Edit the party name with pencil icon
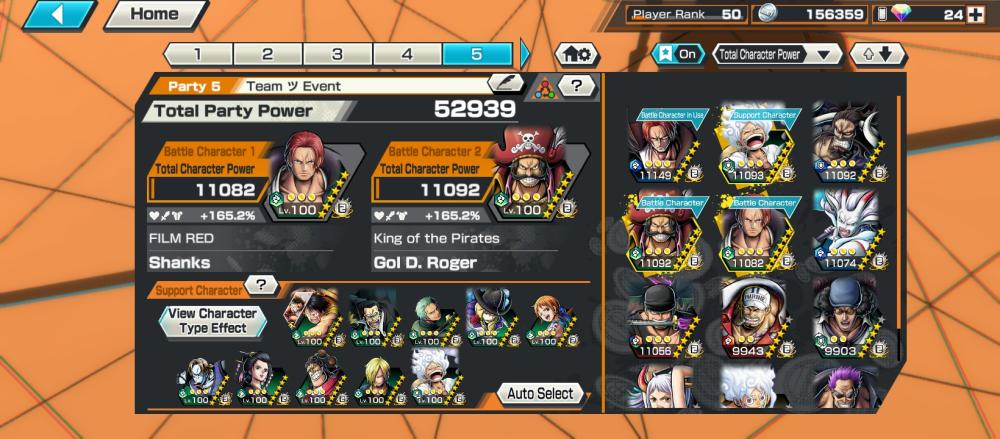 coord(505,86)
